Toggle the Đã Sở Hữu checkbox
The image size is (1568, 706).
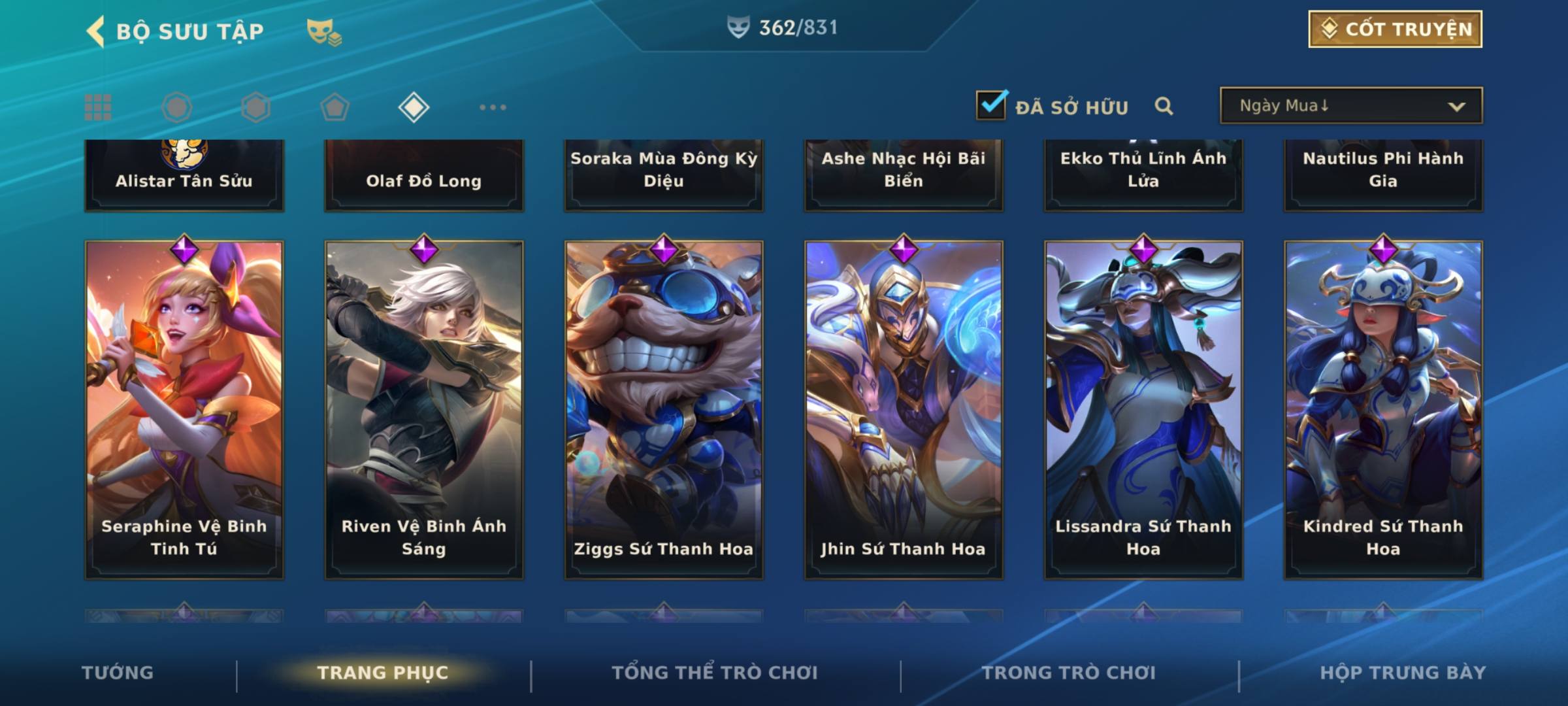[990, 106]
